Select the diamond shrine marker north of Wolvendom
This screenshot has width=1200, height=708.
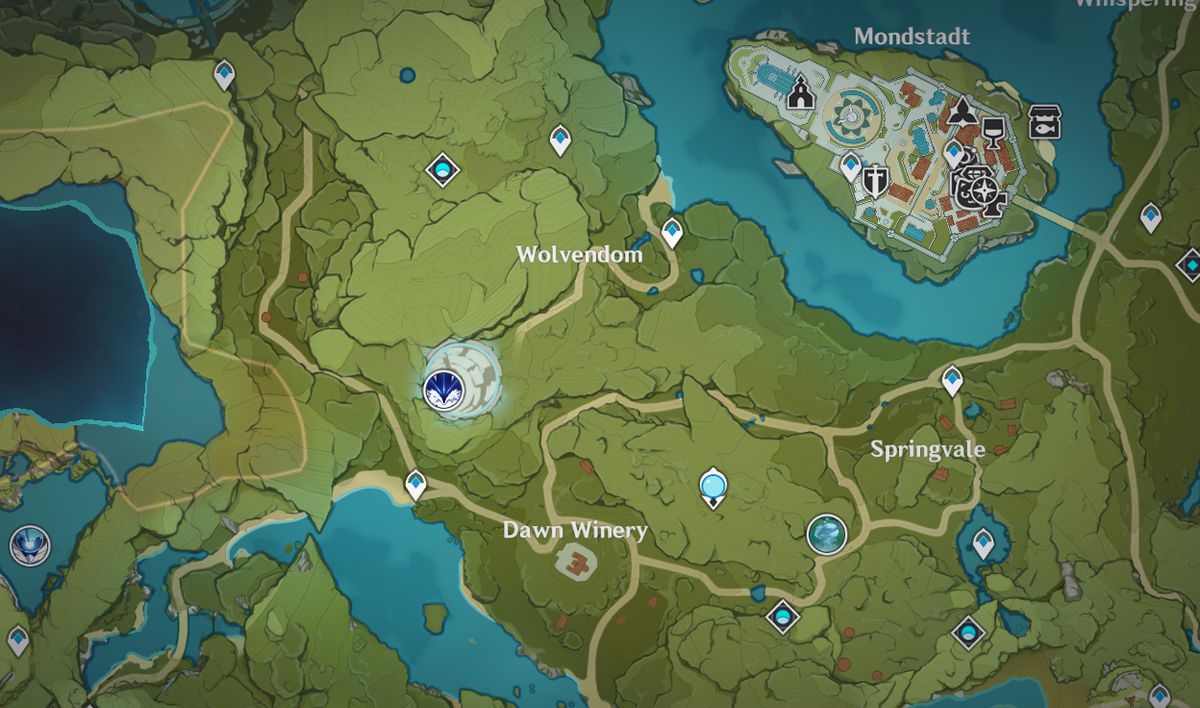pyautogui.click(x=441, y=170)
